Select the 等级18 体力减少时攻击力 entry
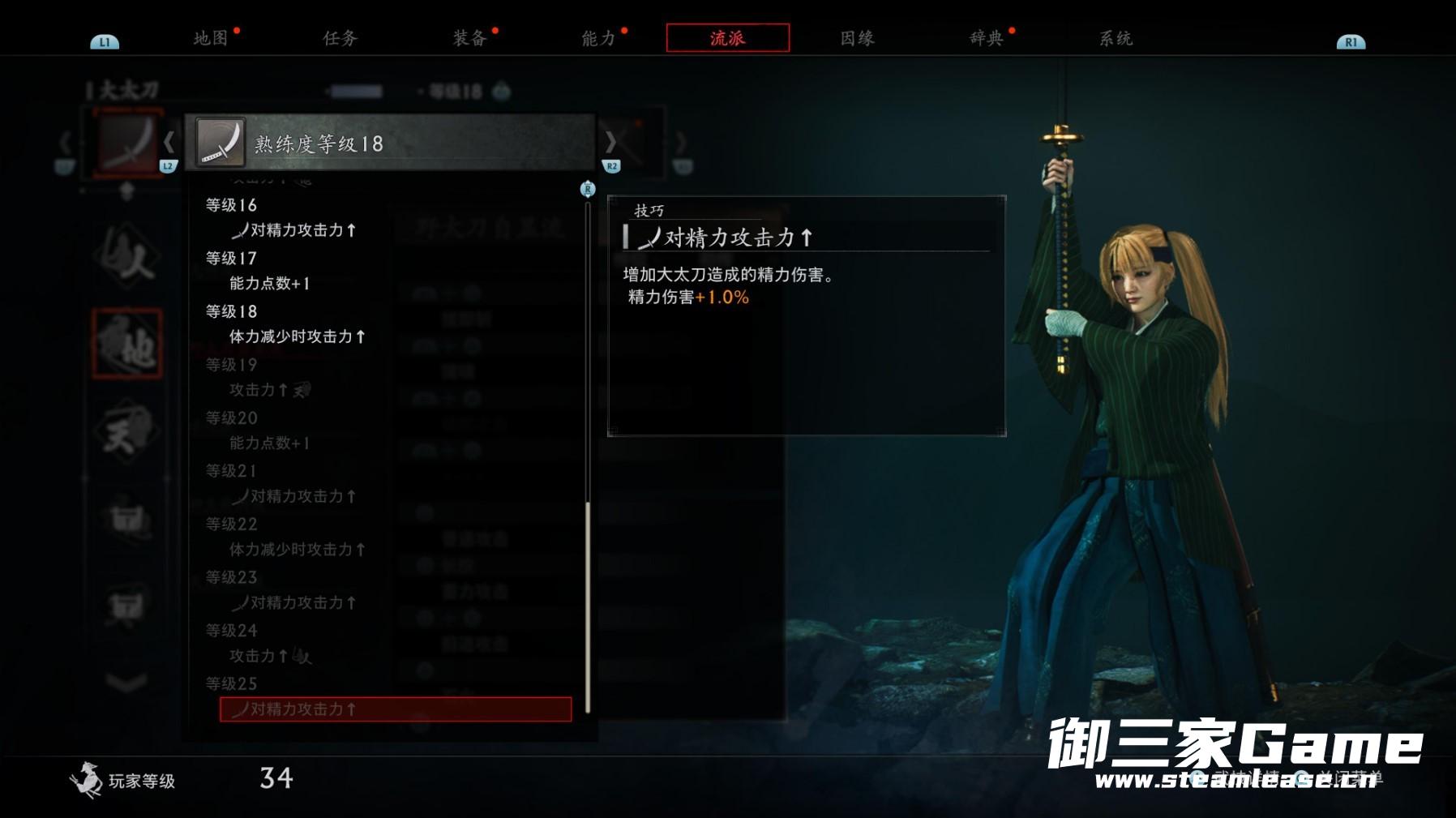The height and width of the screenshot is (818, 1456). click(297, 336)
